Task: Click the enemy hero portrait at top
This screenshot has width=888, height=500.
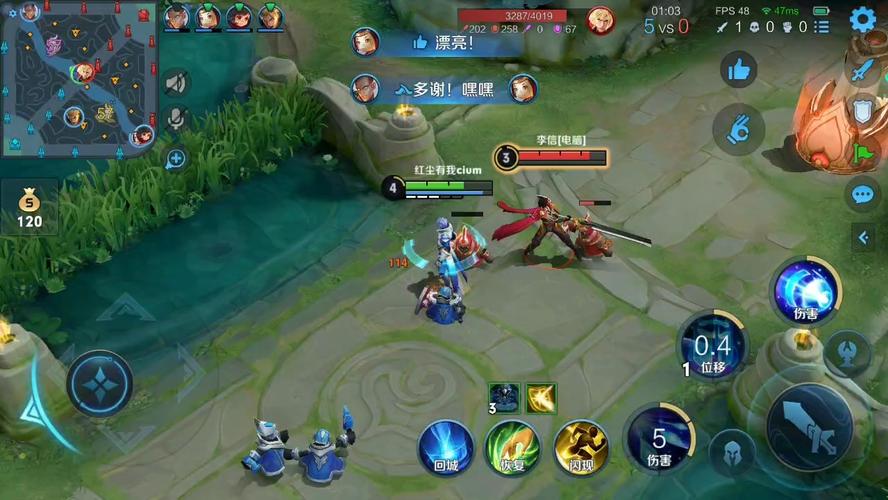Action: (x=600, y=20)
